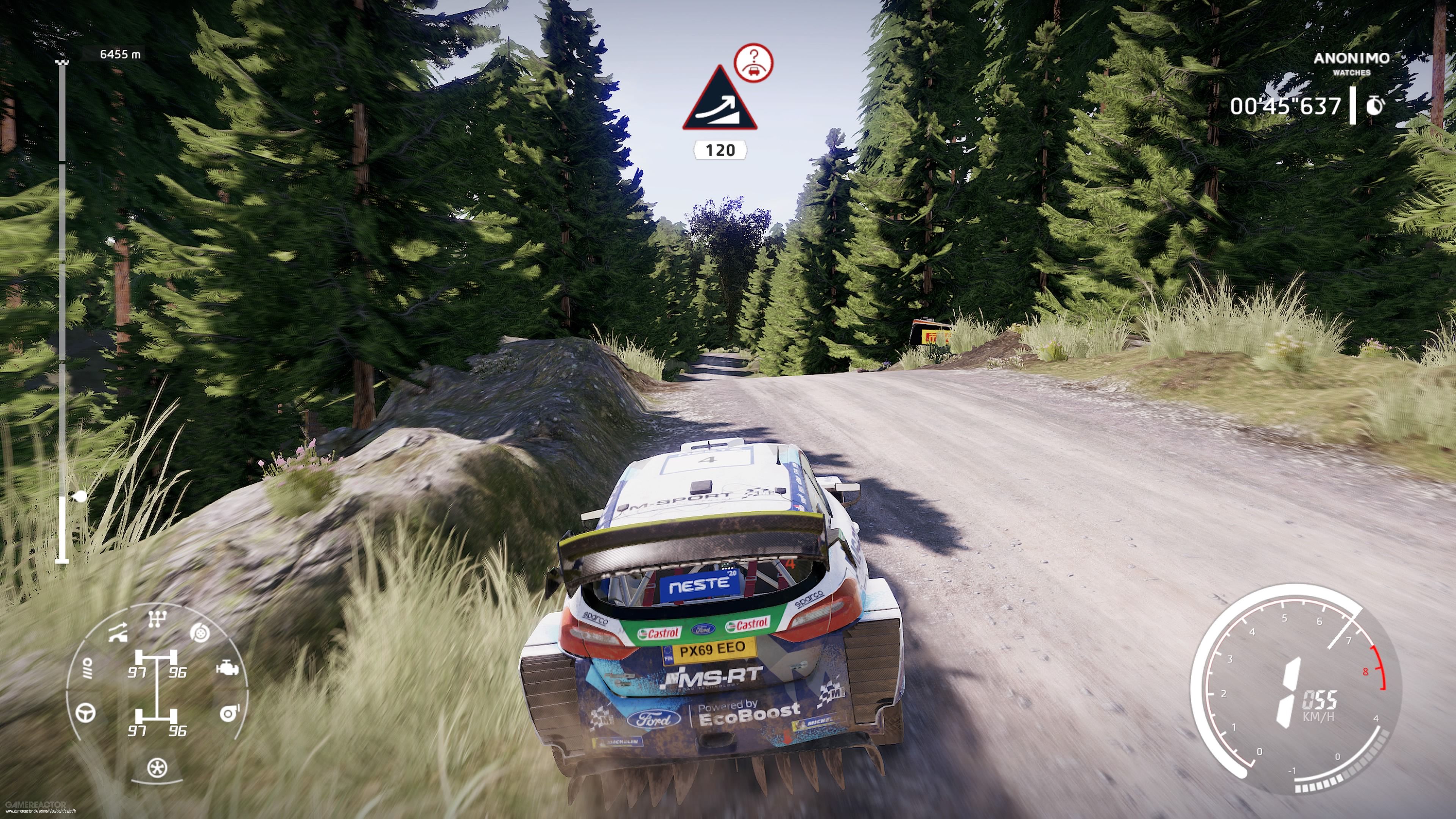Select the steering wheel damage icon
This screenshot has height=819, width=1456.
[x=85, y=713]
